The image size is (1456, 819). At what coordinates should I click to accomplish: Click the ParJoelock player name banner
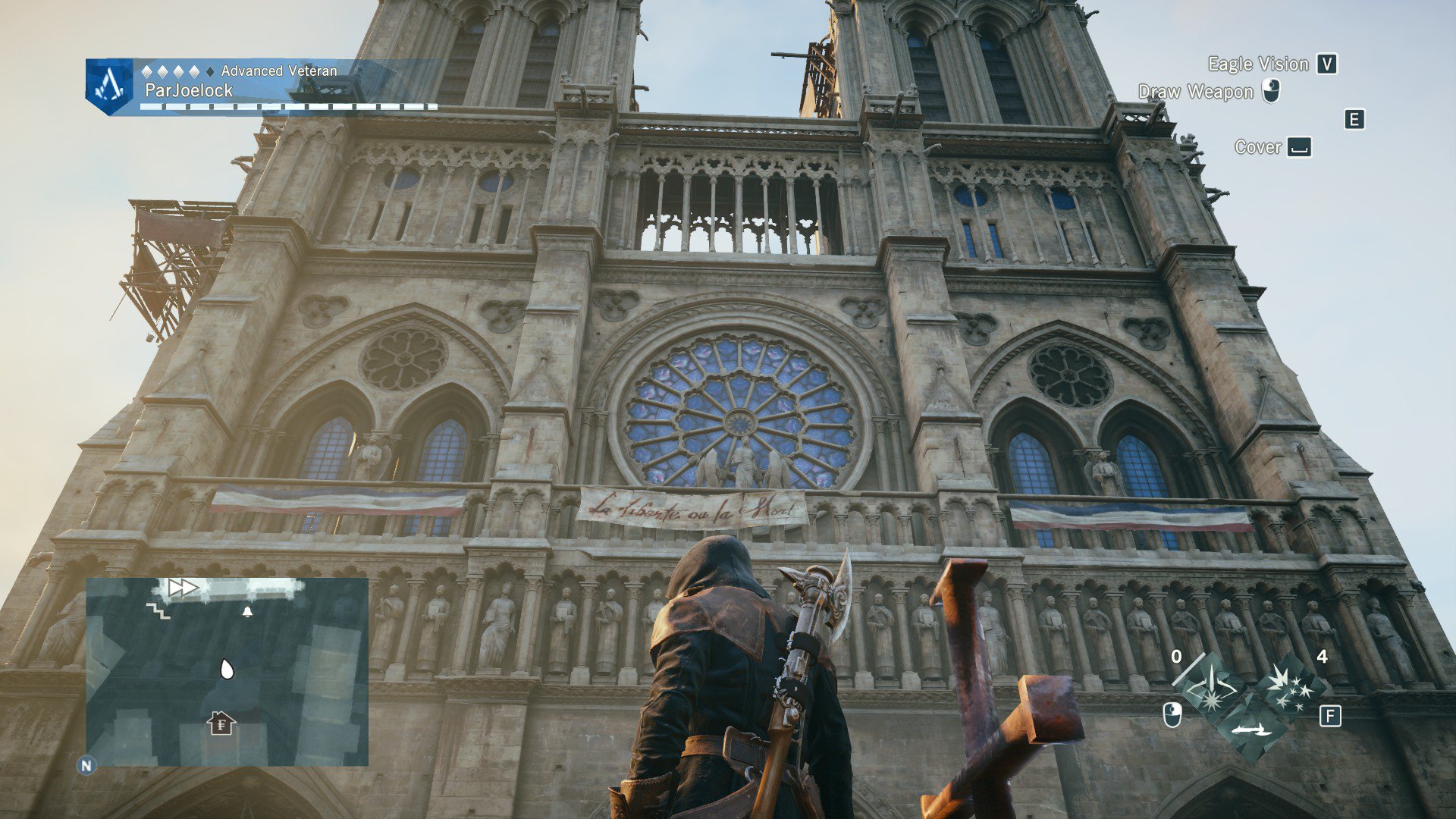pos(189,91)
